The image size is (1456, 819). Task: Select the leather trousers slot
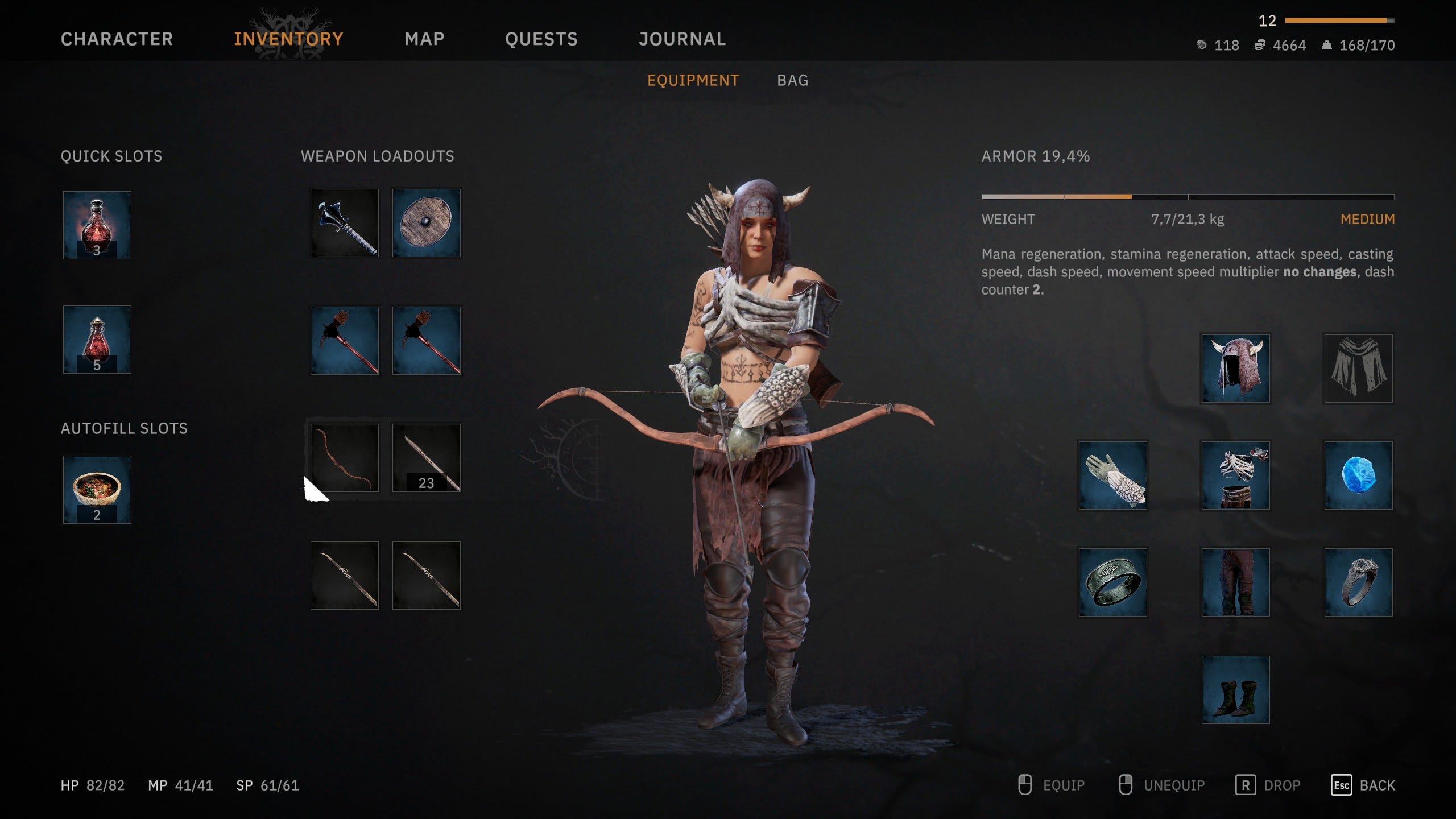pyautogui.click(x=1235, y=582)
